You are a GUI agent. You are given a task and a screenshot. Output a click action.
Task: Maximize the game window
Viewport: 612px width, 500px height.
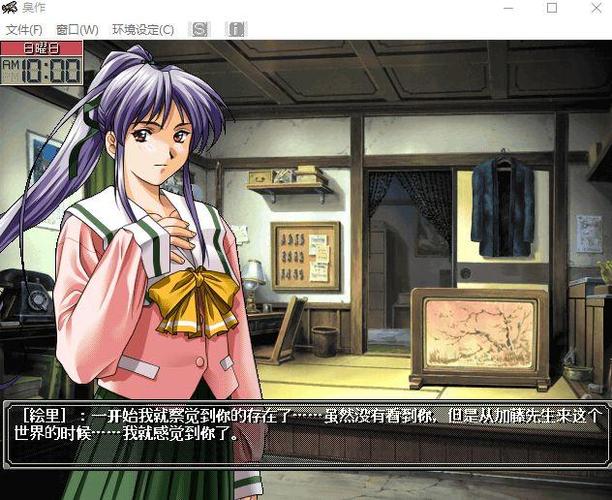point(552,8)
